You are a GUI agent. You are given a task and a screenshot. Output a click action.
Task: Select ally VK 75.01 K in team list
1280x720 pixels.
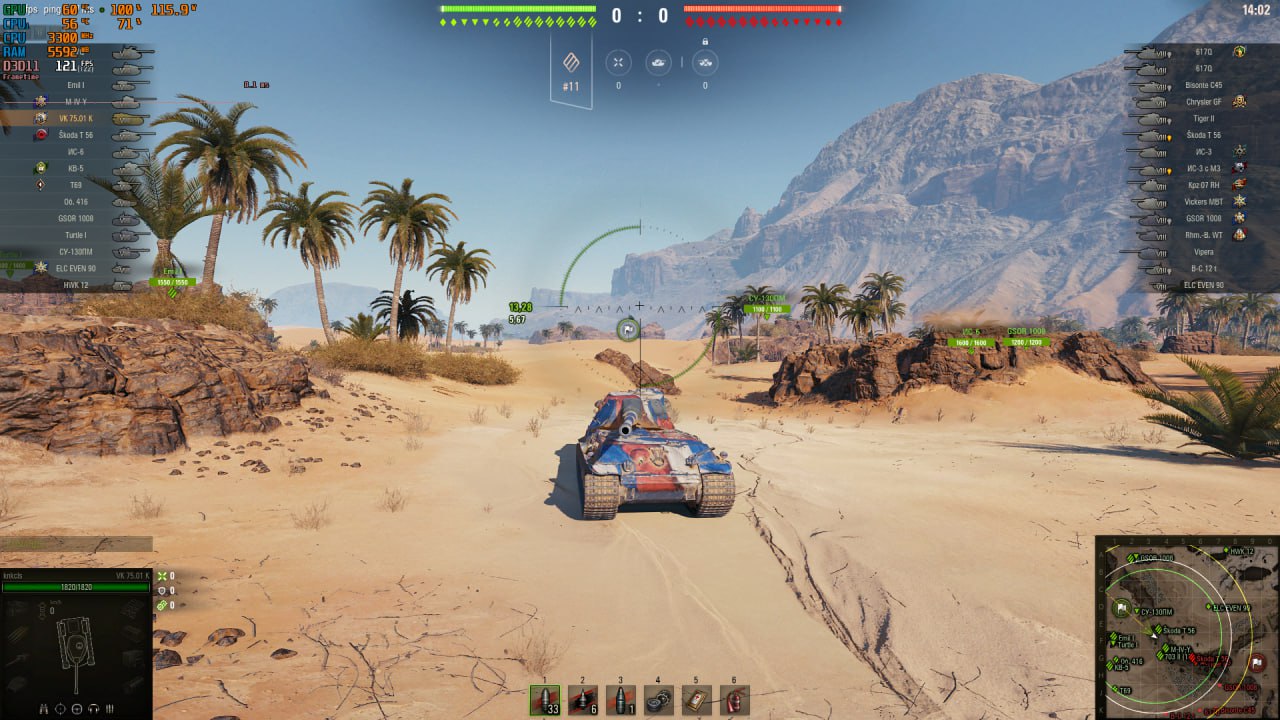pos(77,118)
